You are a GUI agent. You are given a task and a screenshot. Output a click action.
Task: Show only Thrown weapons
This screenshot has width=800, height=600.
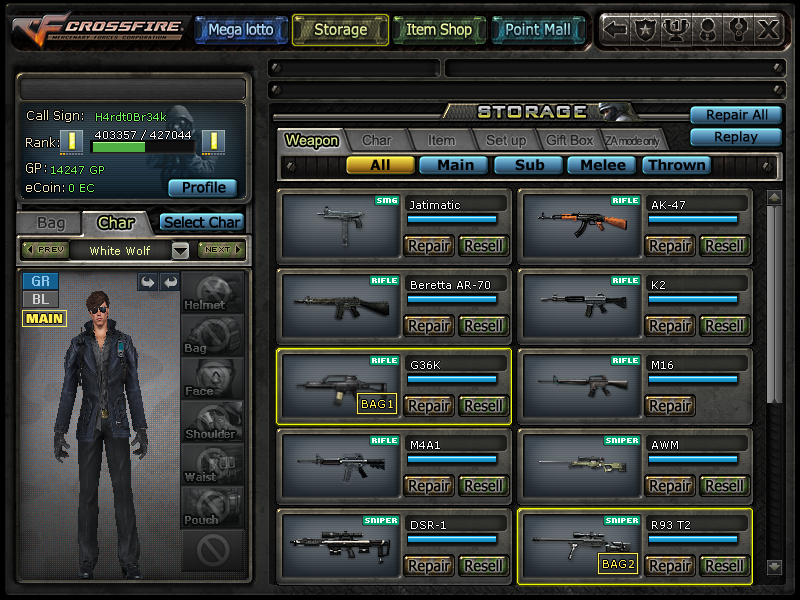pyautogui.click(x=678, y=165)
